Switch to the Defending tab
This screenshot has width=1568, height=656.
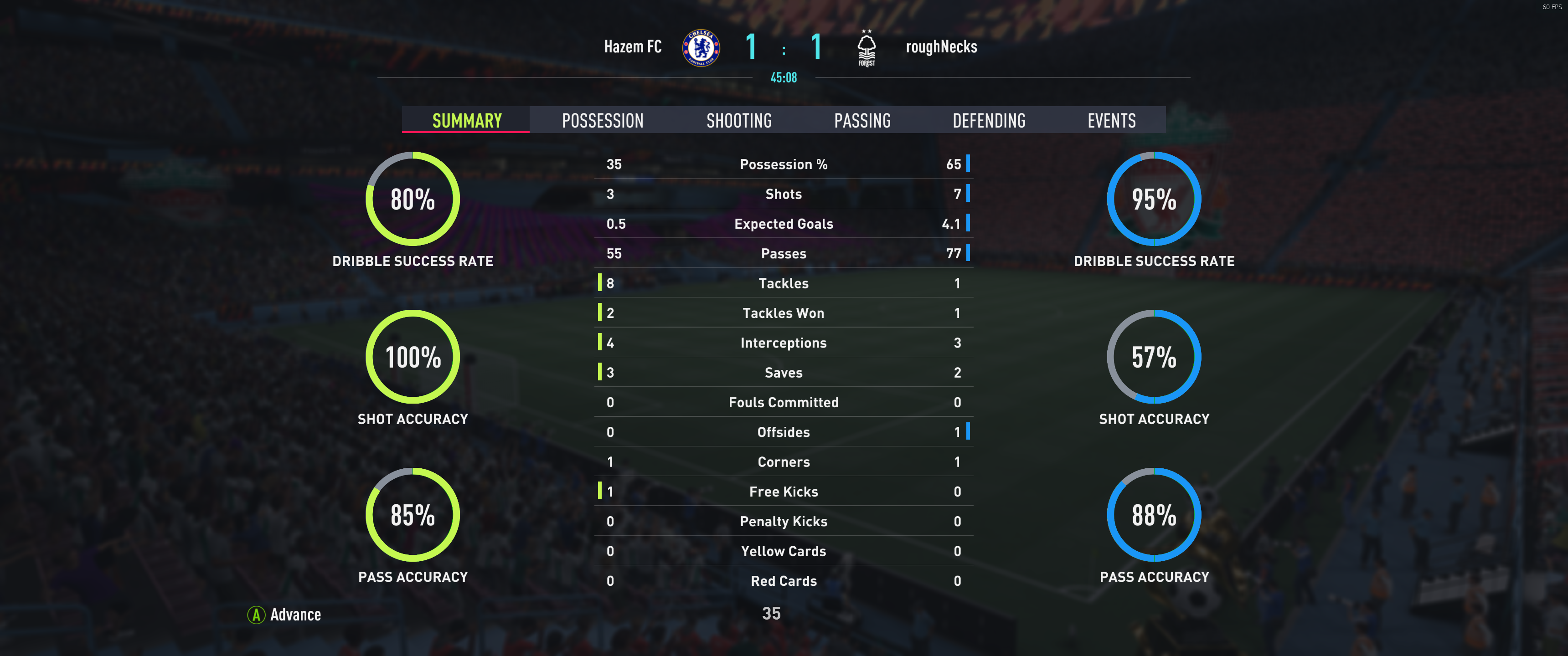989,120
